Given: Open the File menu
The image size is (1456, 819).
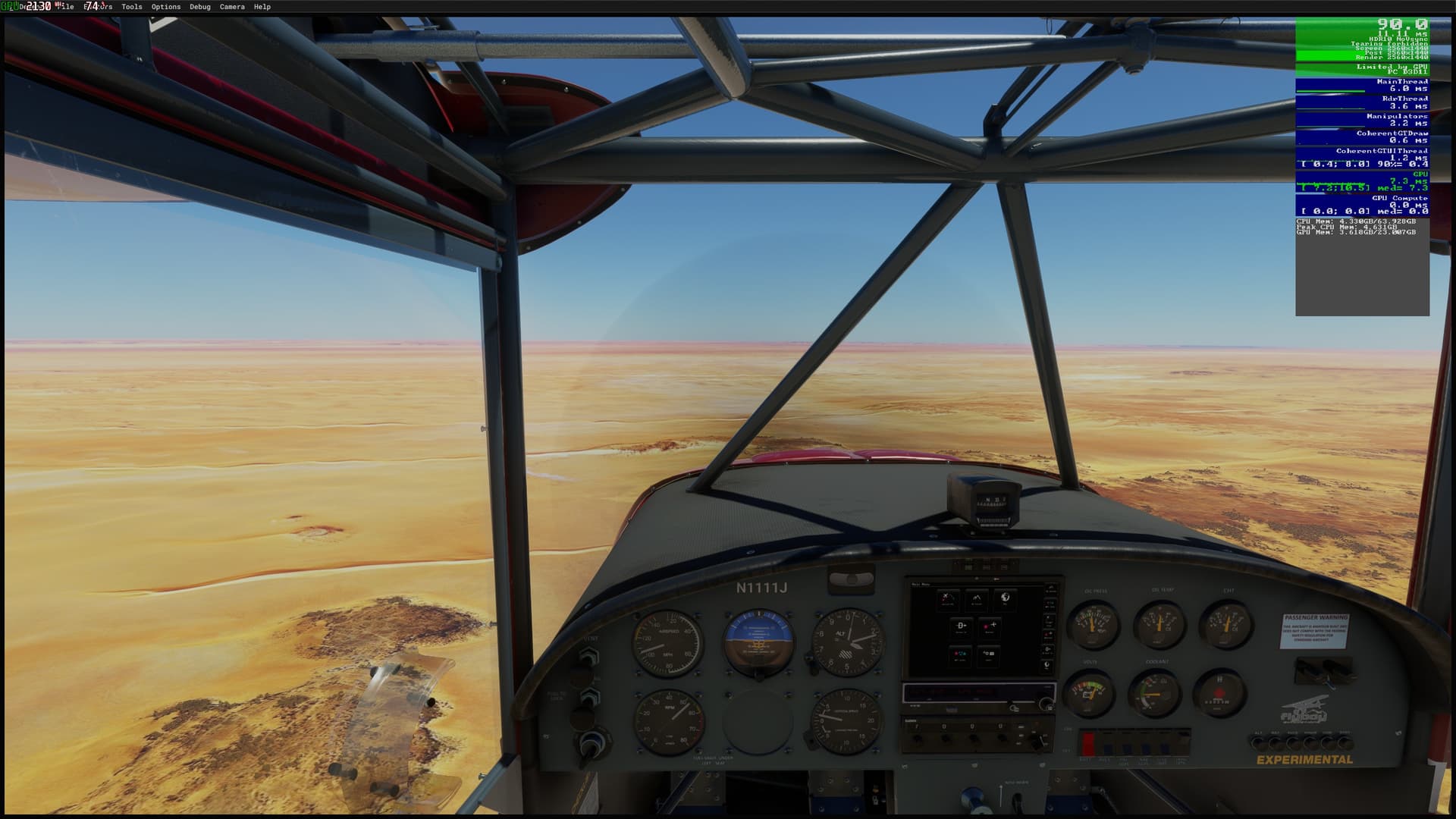Looking at the screenshot, I should [66, 7].
